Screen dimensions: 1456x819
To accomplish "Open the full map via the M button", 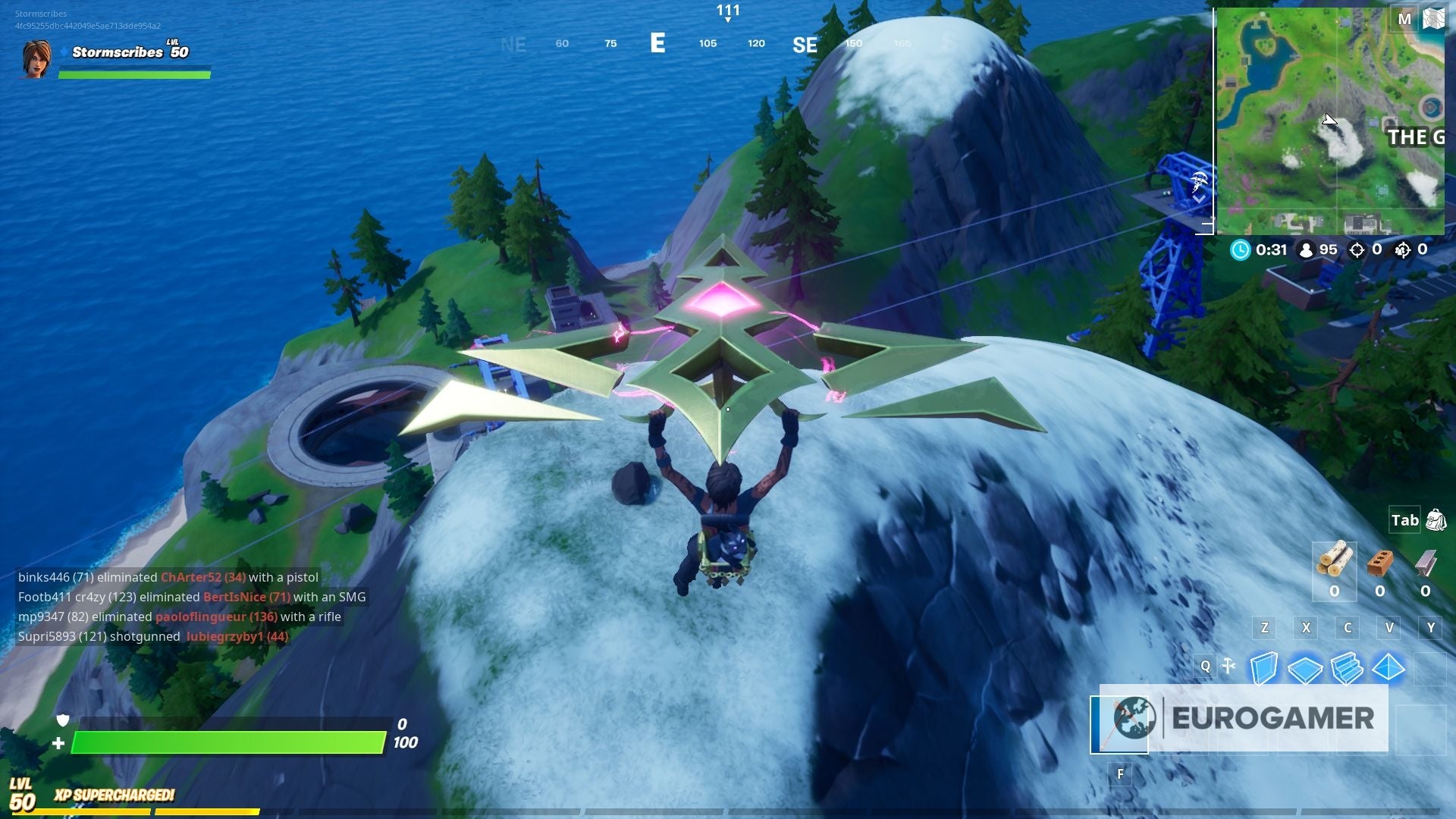I will pos(1404,19).
